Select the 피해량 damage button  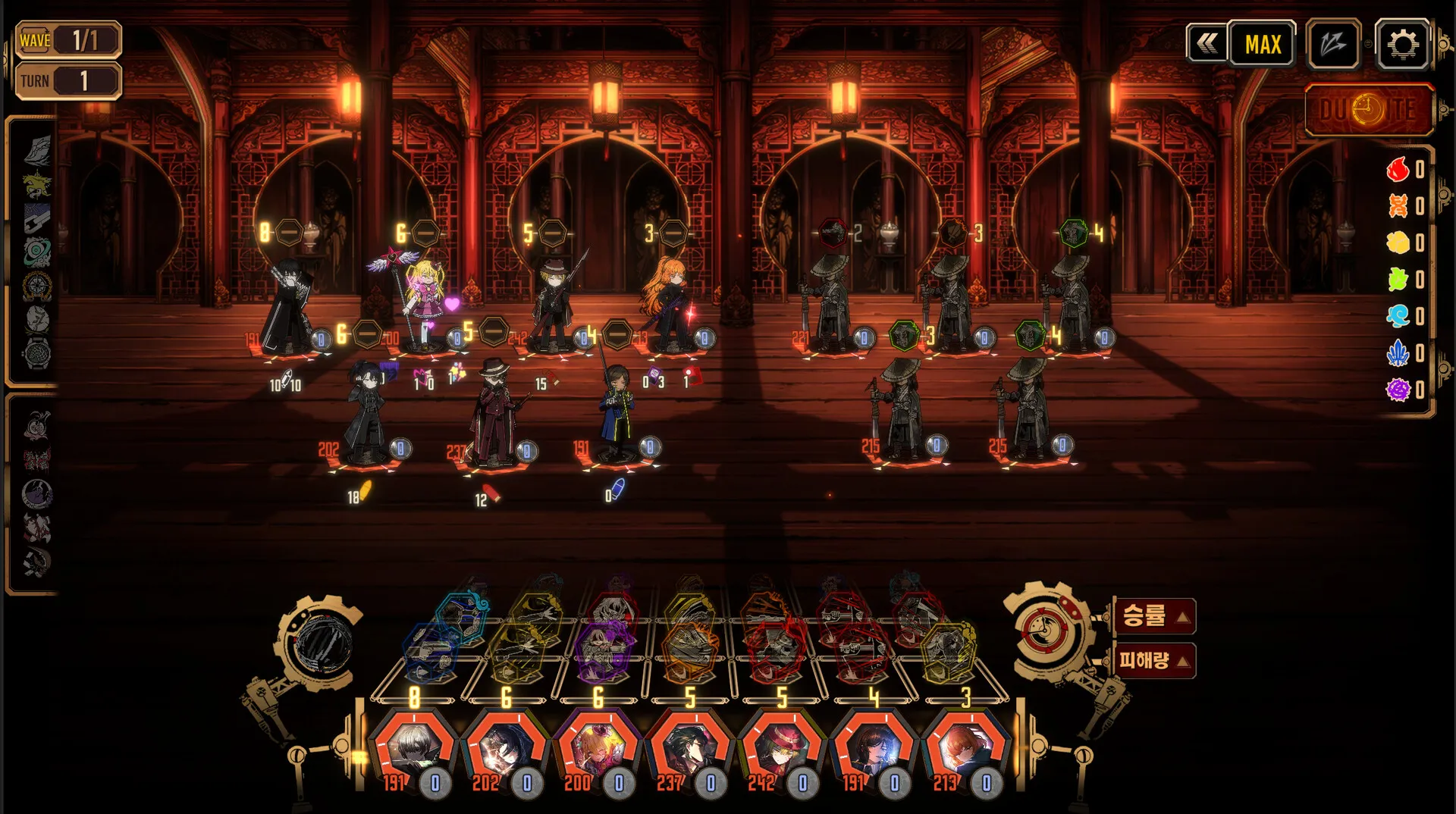click(x=1154, y=660)
